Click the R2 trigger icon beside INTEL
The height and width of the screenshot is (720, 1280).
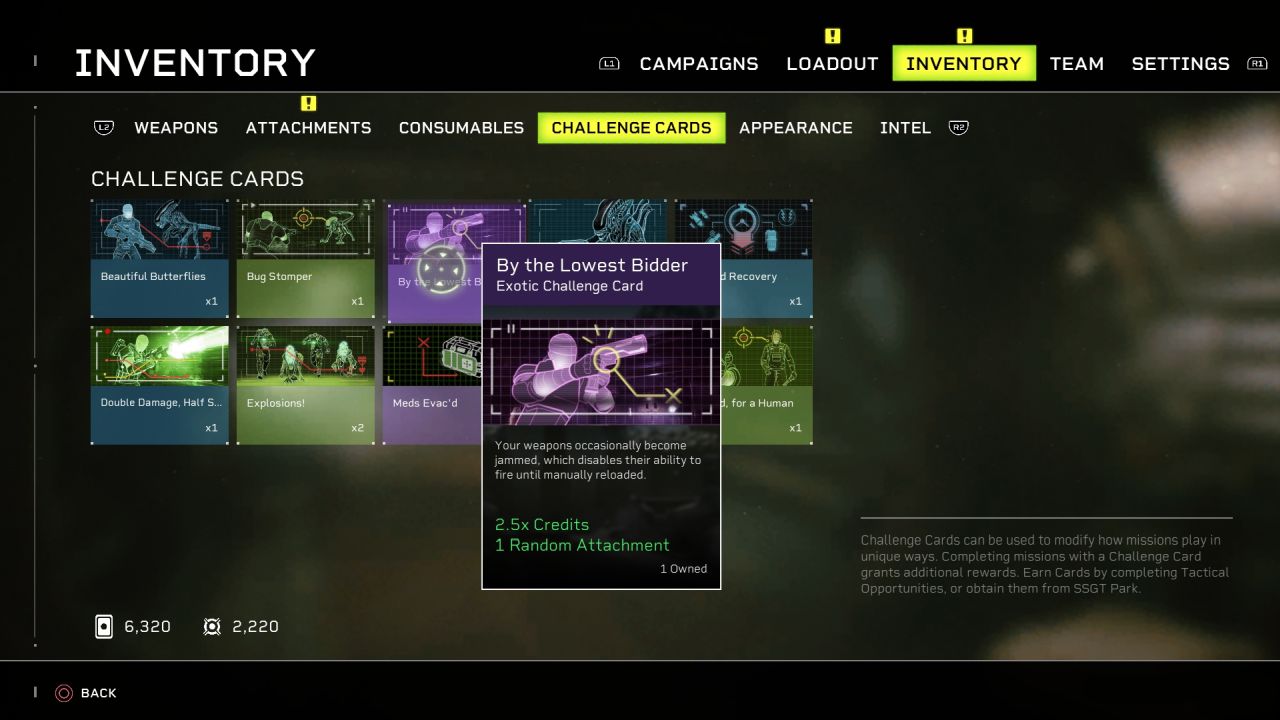tap(958, 127)
